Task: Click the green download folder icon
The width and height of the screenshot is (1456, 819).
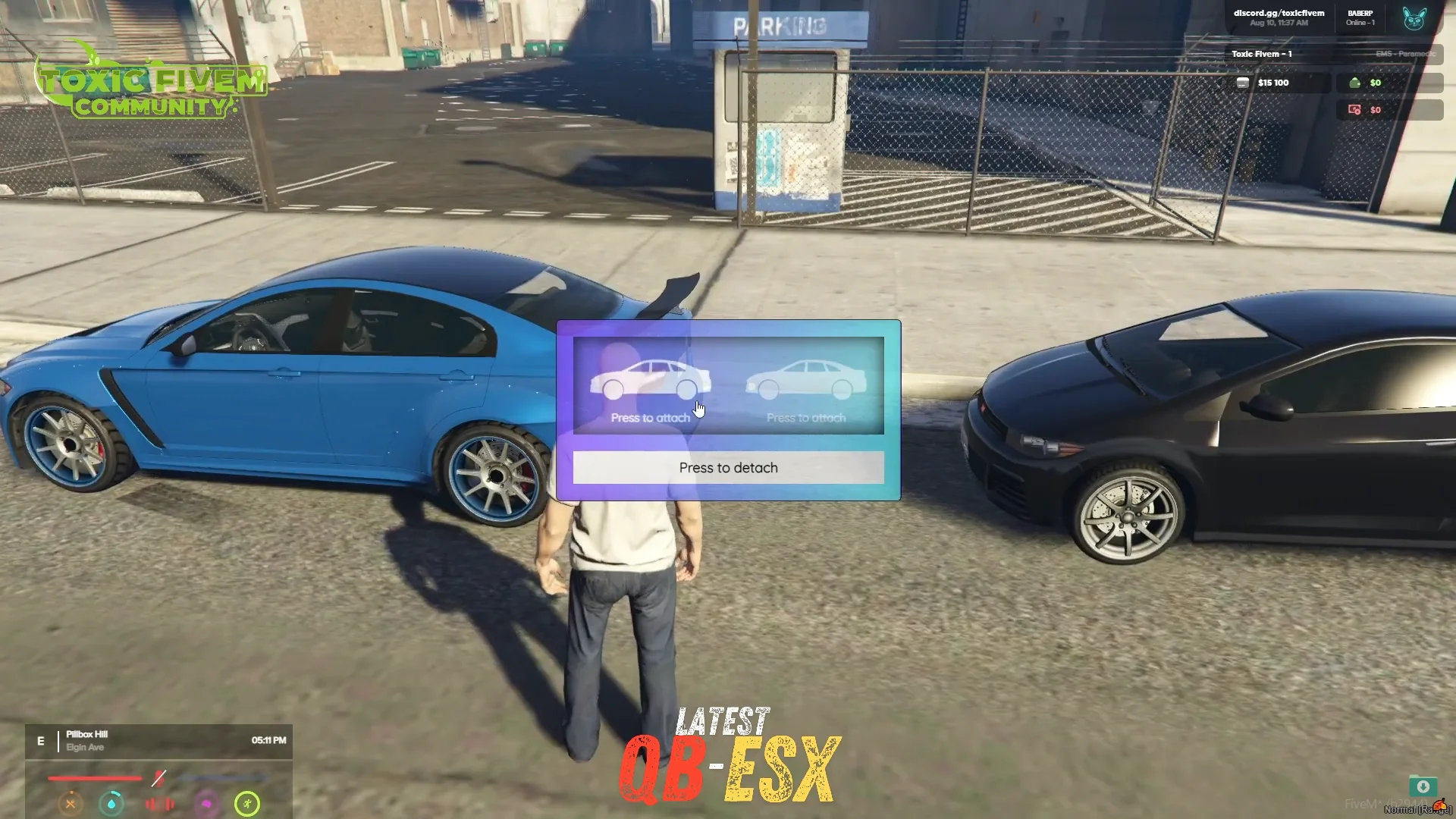Action: tap(1423, 786)
